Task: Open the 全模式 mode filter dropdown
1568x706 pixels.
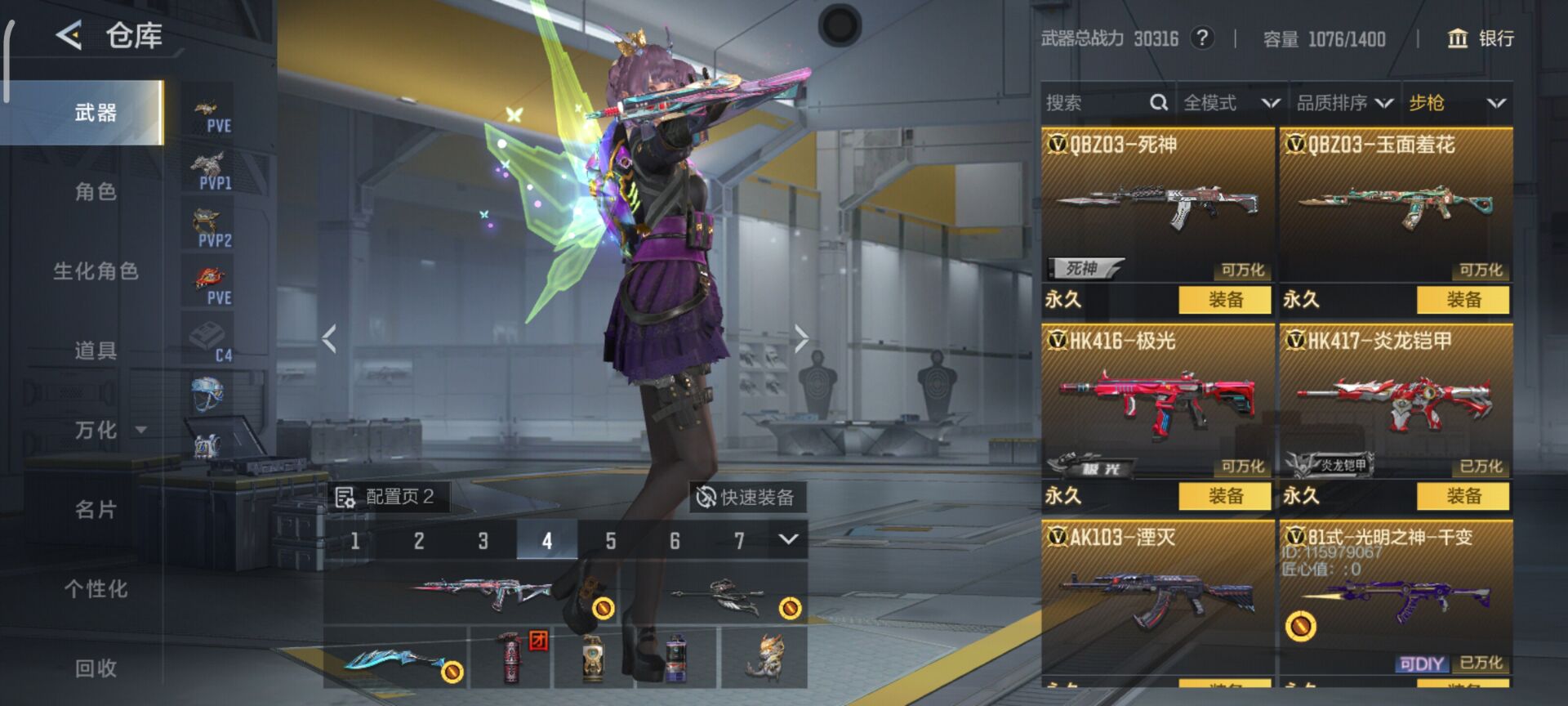Action: (x=1231, y=103)
